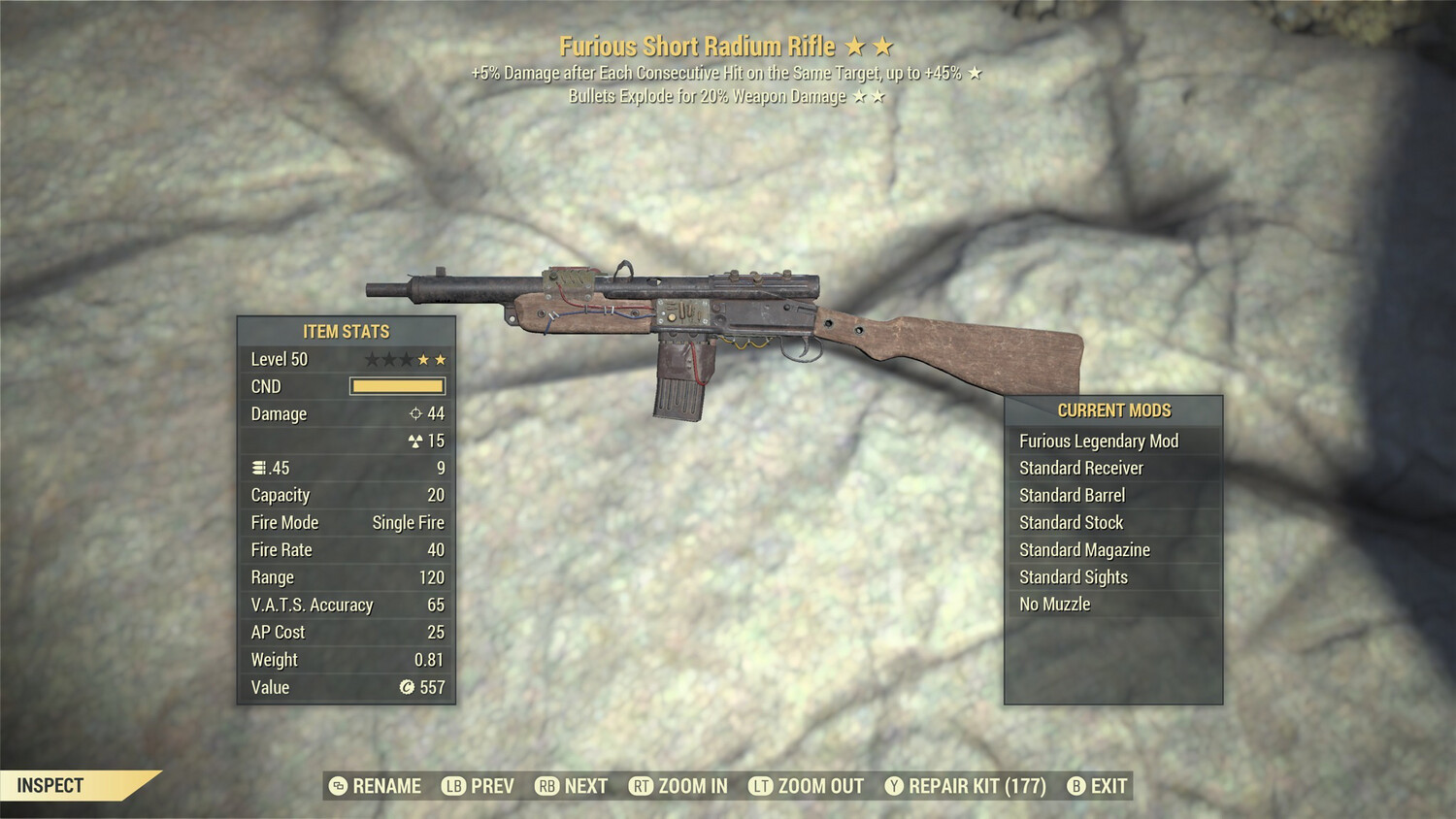Open the Rename option
Screen dimensions: 1456x819
point(378,786)
